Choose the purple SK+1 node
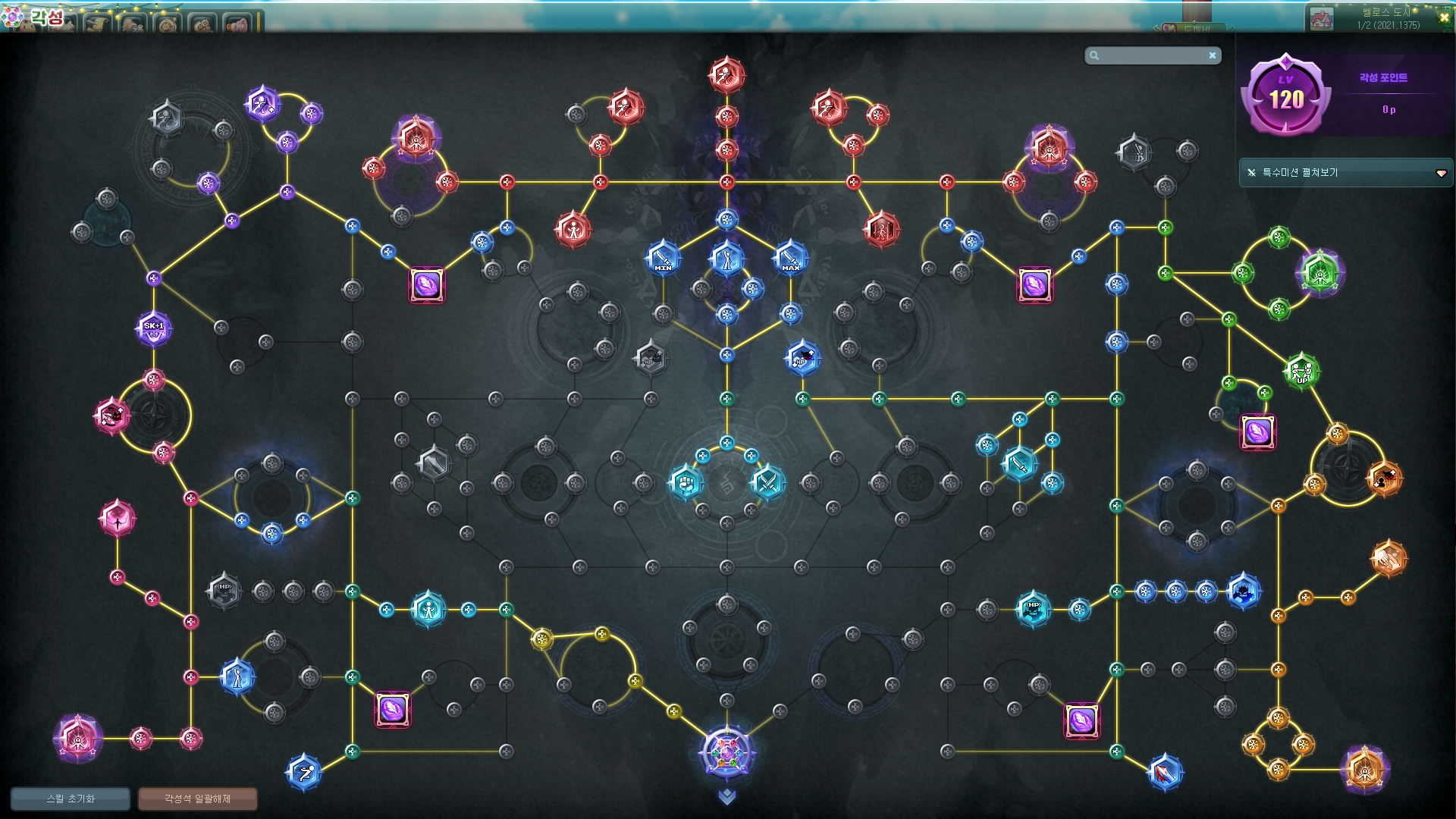 click(153, 329)
